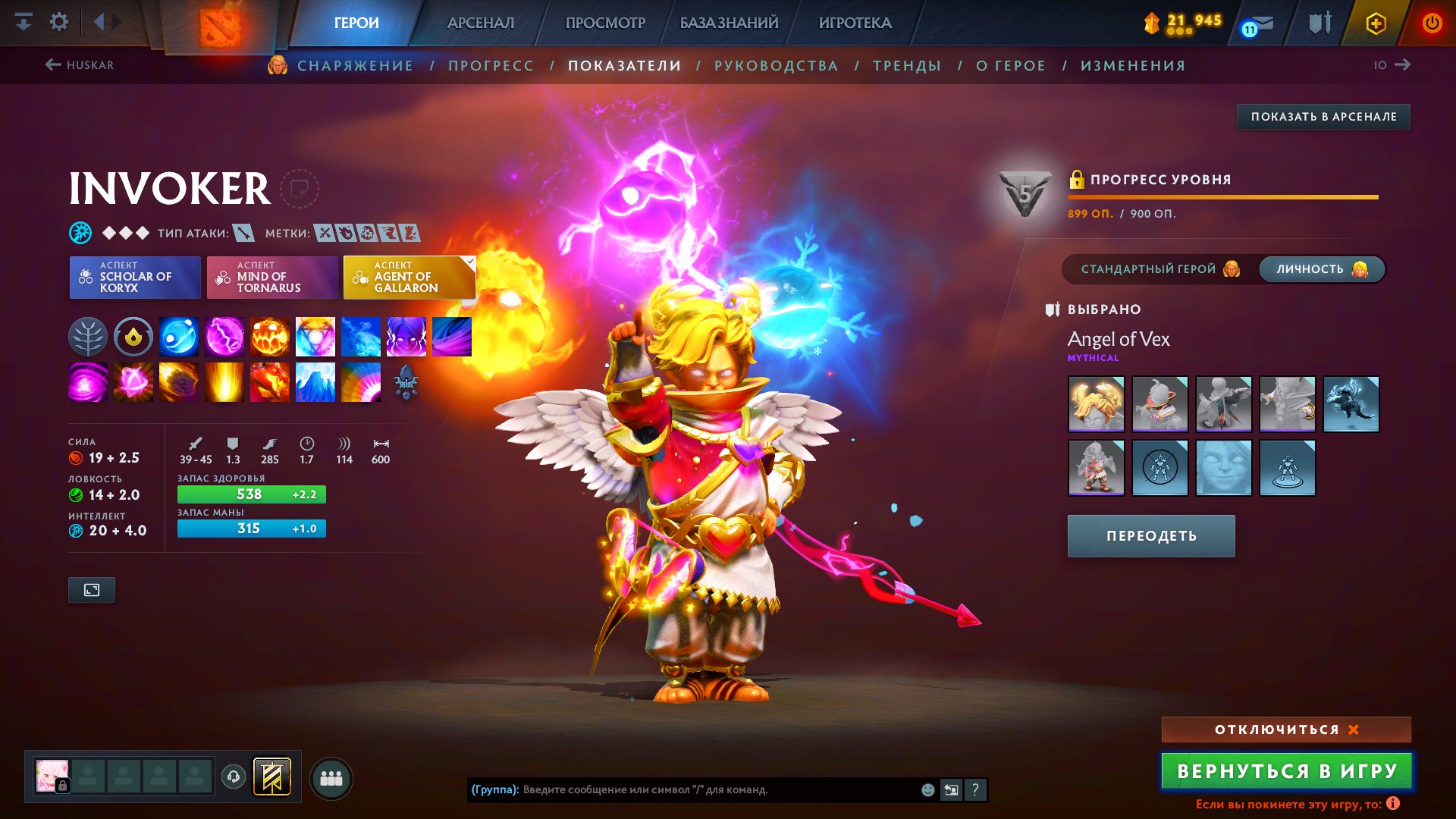This screenshot has height=819, width=1456.
Task: Check the level progress bar at 899 ОП
Action: (x=1223, y=196)
